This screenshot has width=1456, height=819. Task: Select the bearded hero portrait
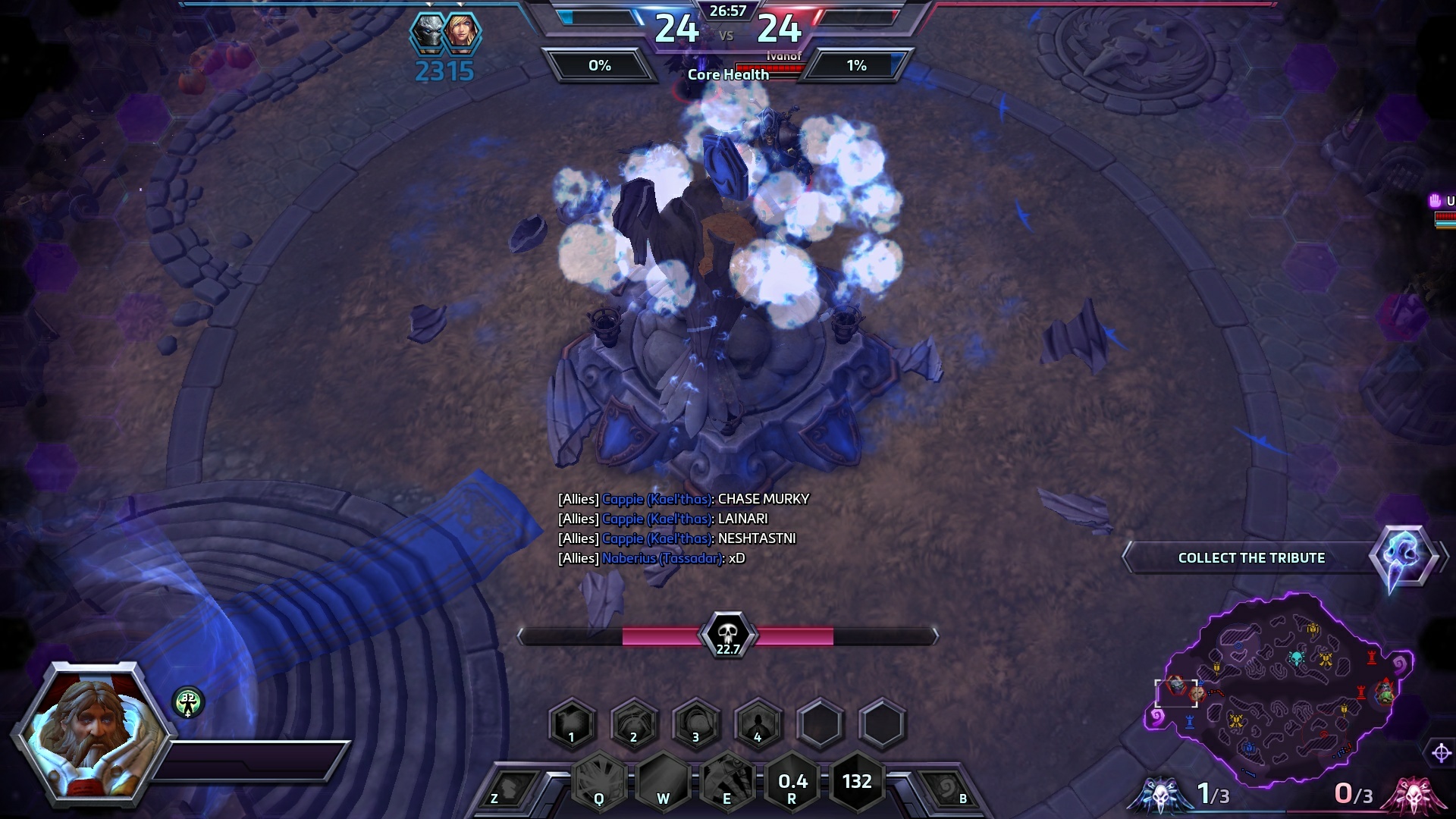93,733
